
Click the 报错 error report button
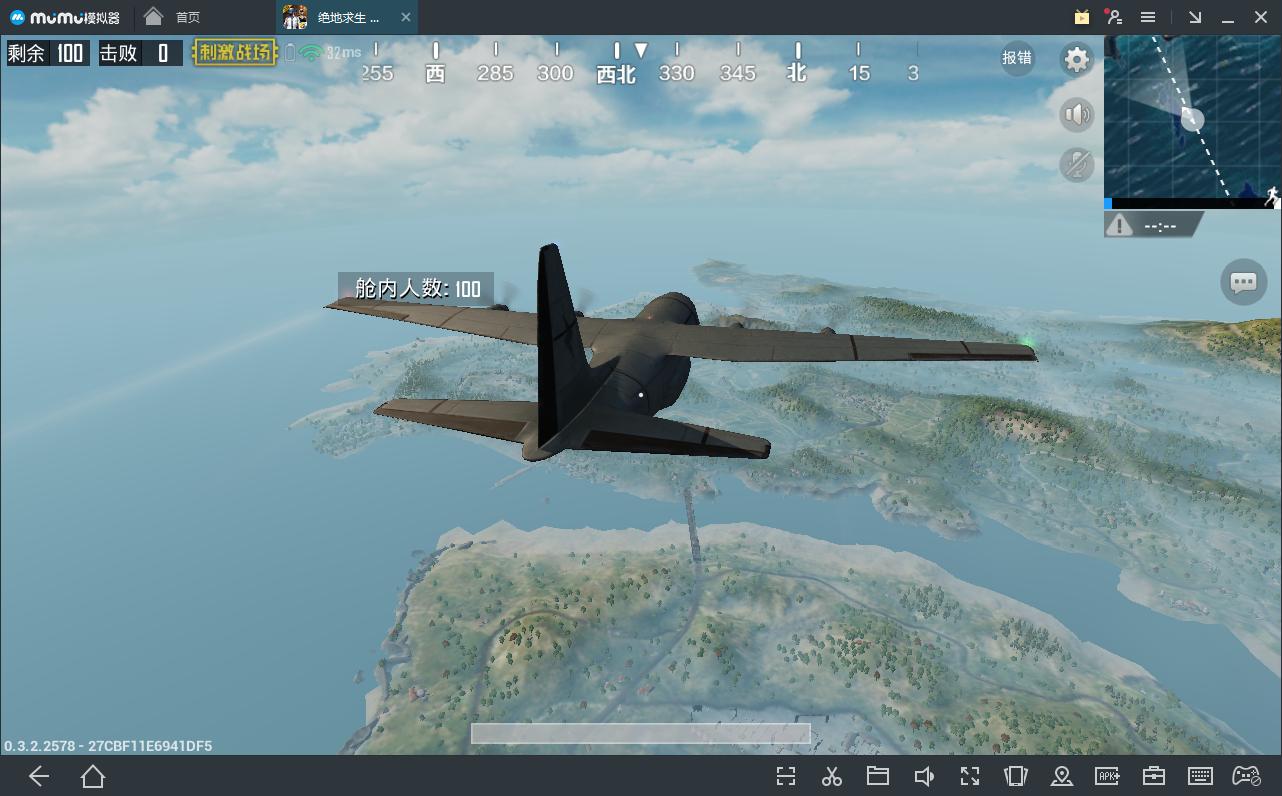(x=1017, y=58)
